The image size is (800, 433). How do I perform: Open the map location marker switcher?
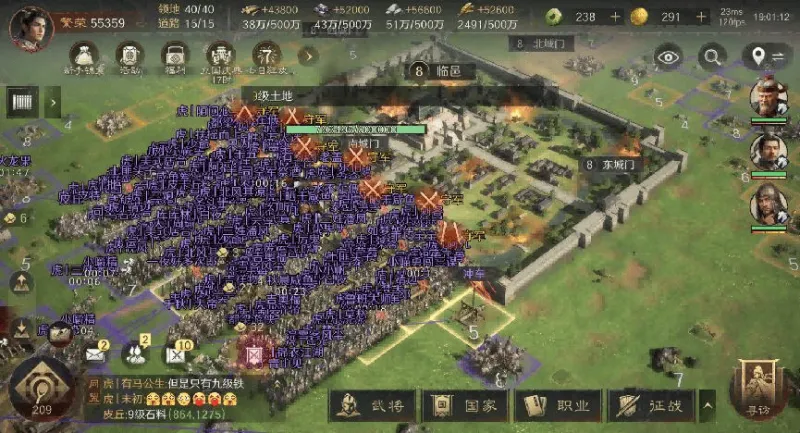pos(766,57)
